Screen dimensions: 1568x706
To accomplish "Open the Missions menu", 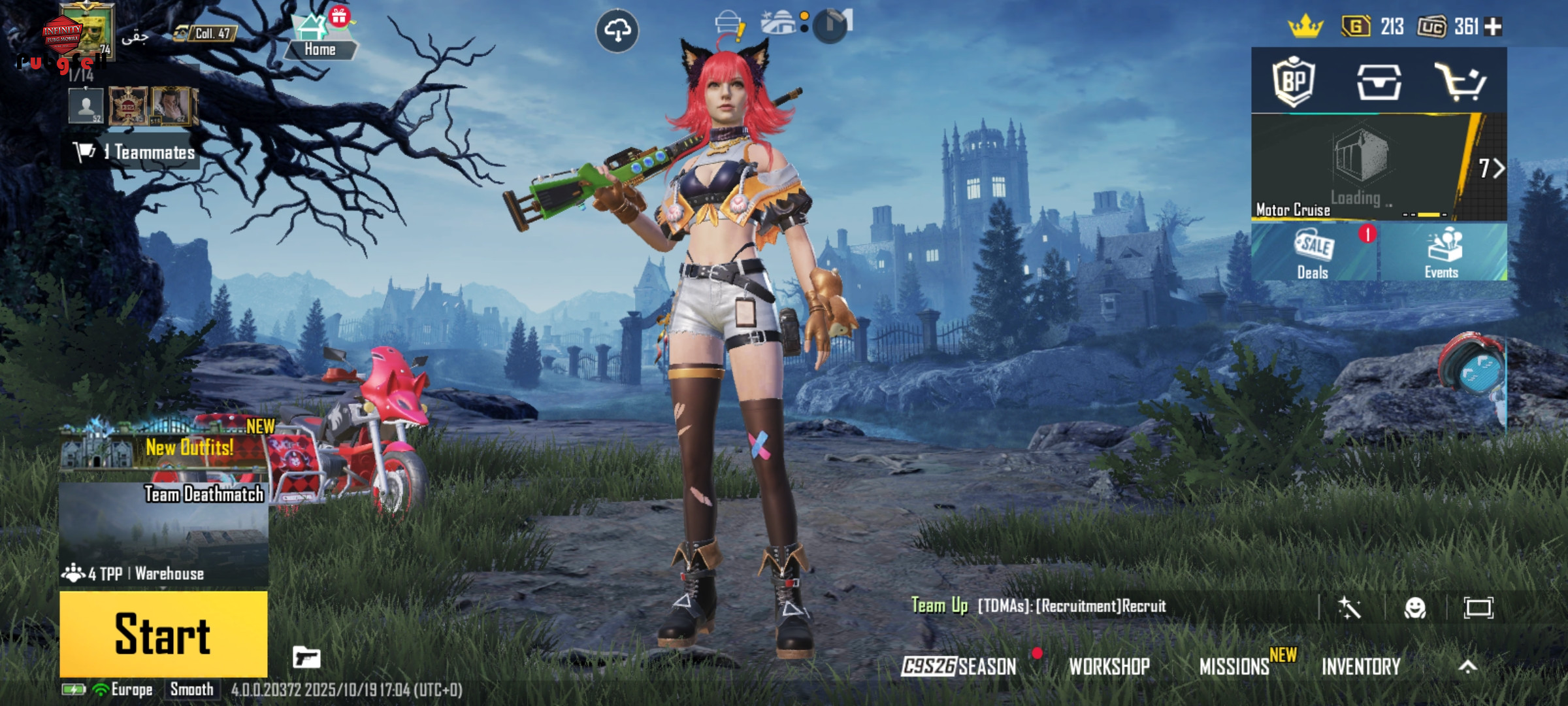I will point(1235,666).
